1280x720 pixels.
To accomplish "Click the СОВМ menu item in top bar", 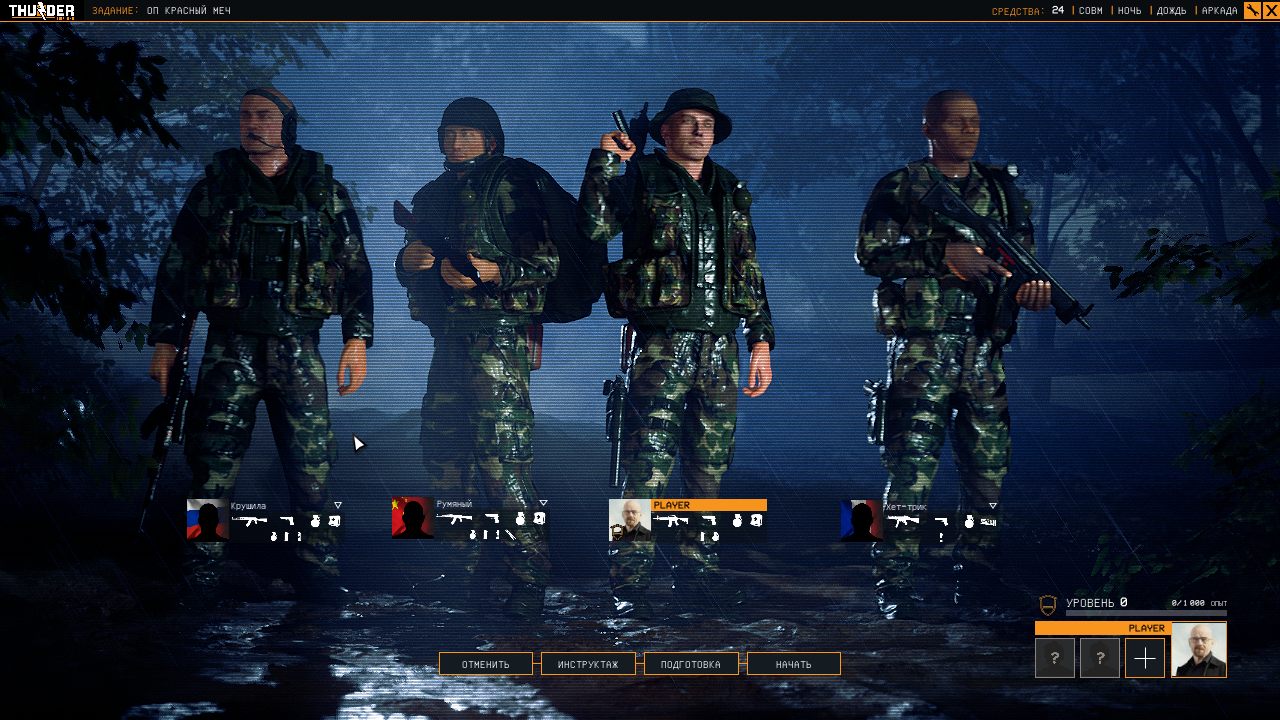I will [1089, 11].
